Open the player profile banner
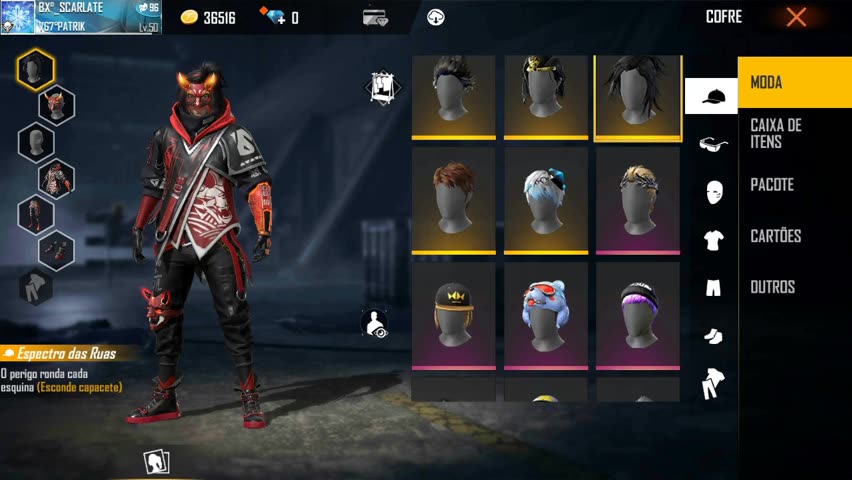Screen dimensions: 852x480 point(80,17)
